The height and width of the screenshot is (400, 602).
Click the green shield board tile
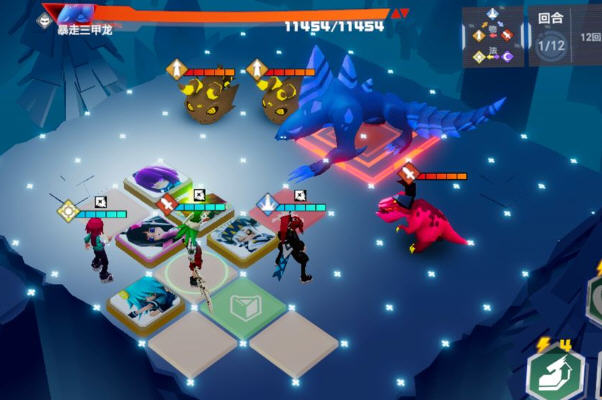pyautogui.click(x=242, y=307)
